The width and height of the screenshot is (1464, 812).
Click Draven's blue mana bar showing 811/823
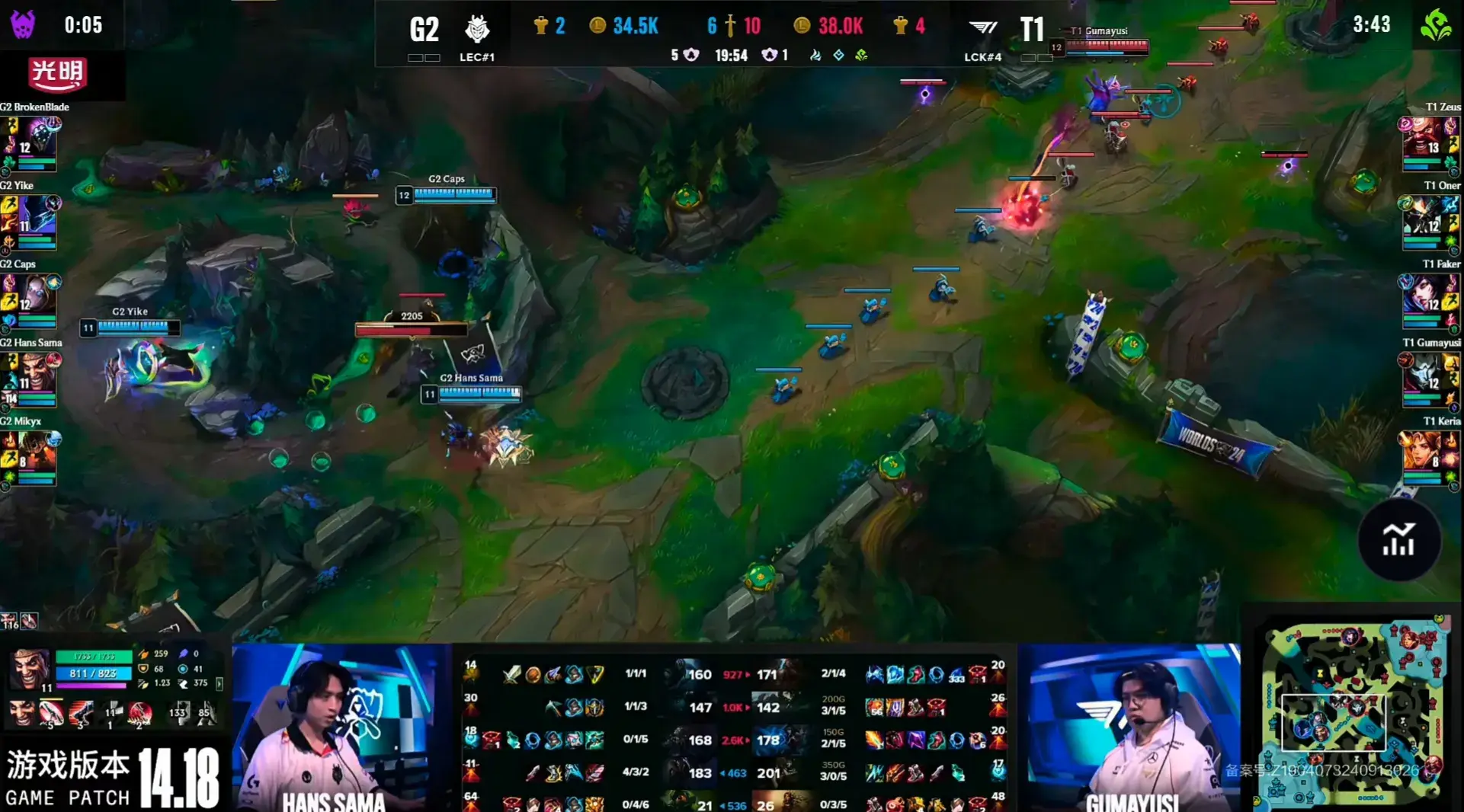93,673
